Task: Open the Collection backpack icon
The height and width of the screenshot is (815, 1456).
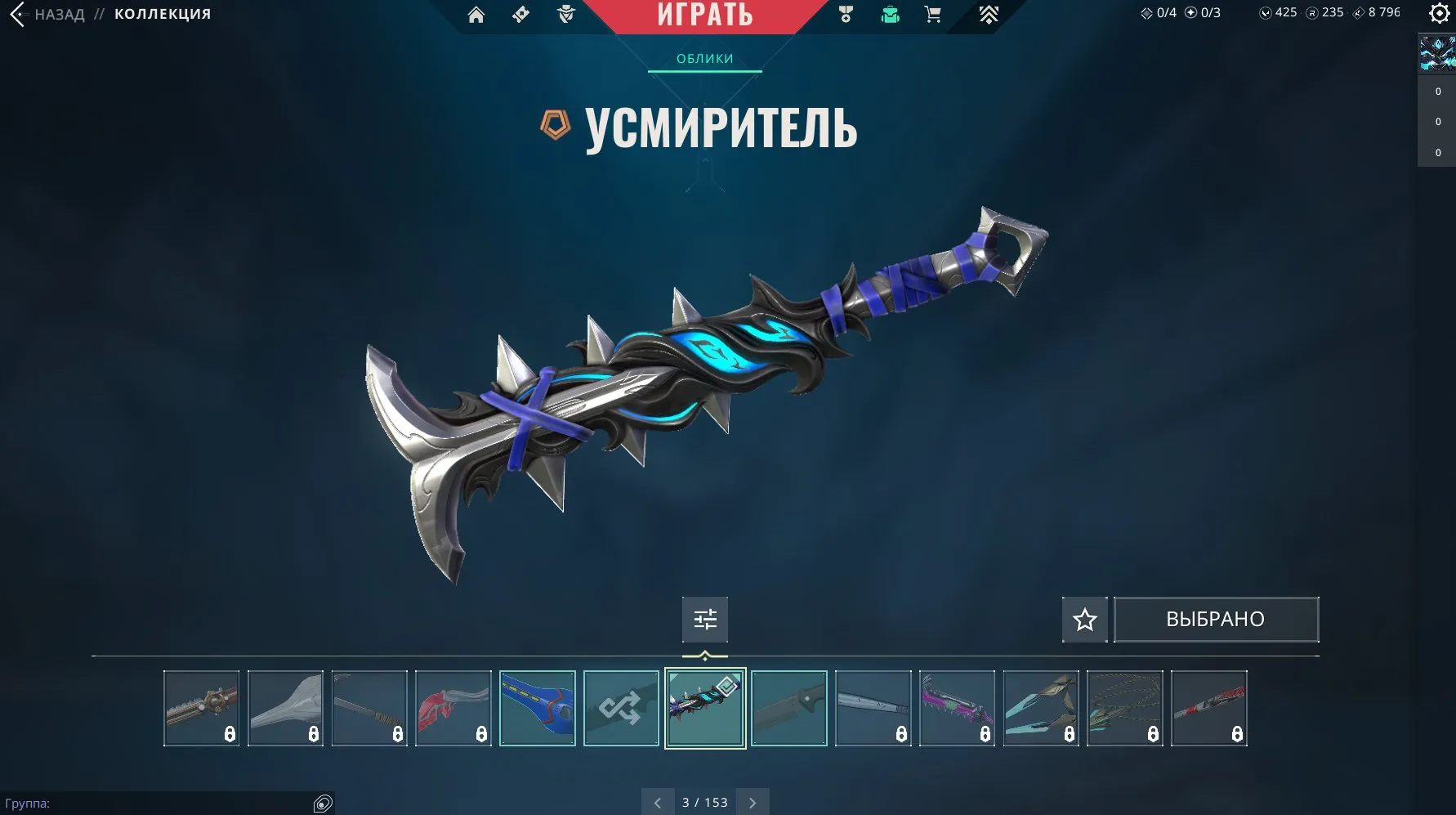Action: click(888, 14)
